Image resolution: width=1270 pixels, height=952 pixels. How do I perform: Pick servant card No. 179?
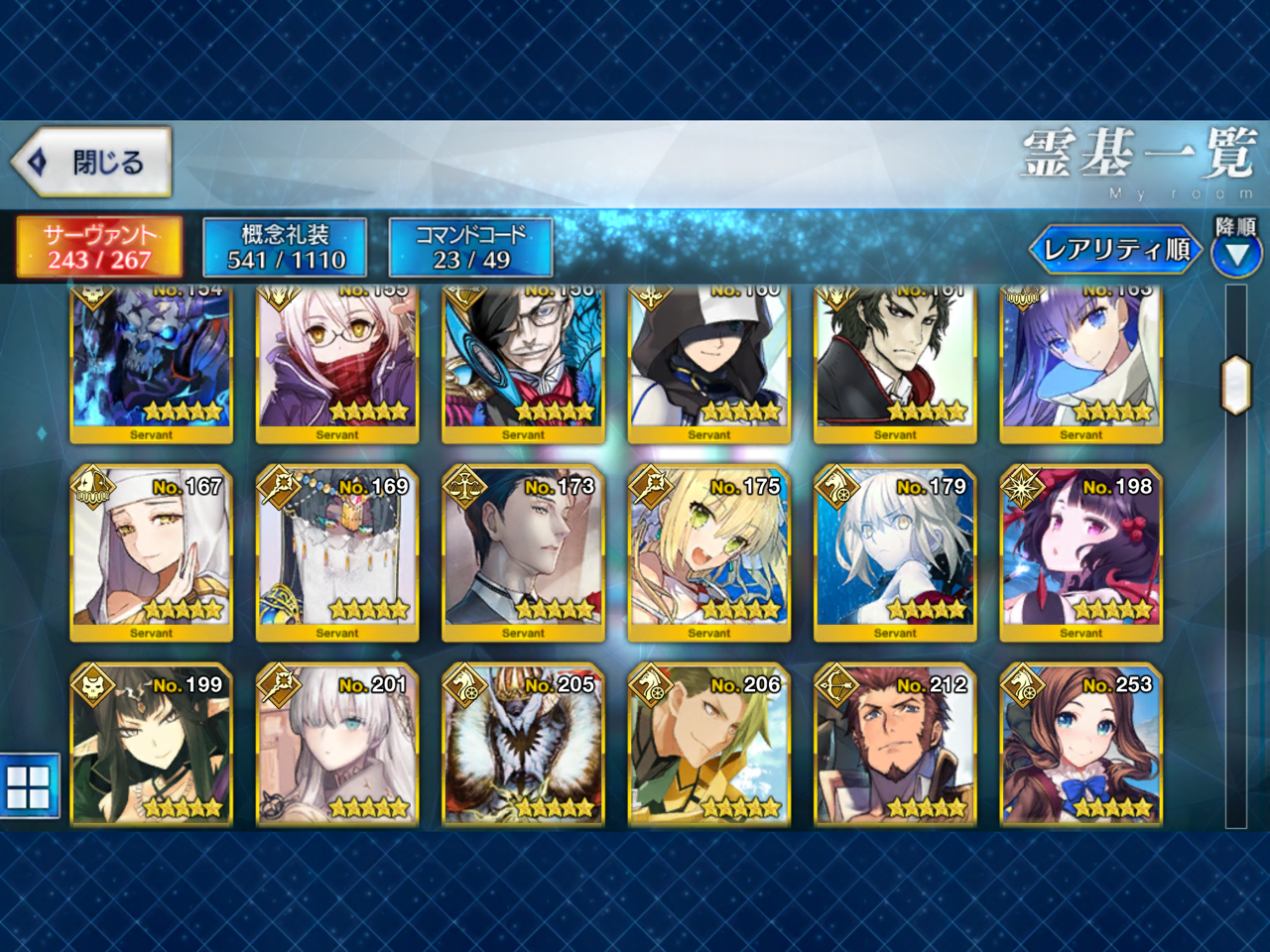point(895,552)
